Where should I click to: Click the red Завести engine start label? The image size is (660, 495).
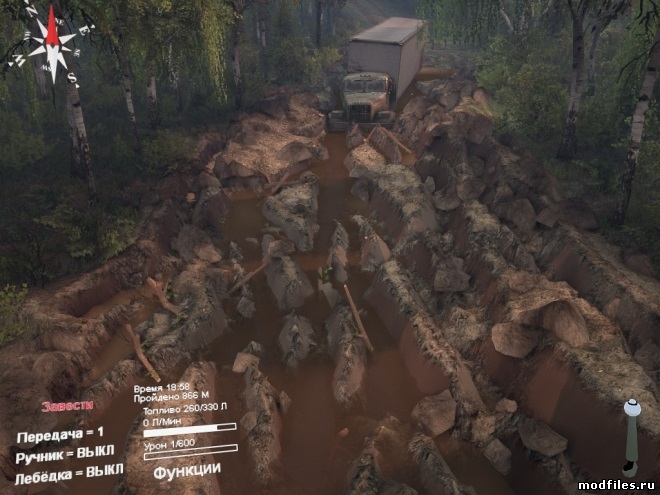[x=67, y=406]
